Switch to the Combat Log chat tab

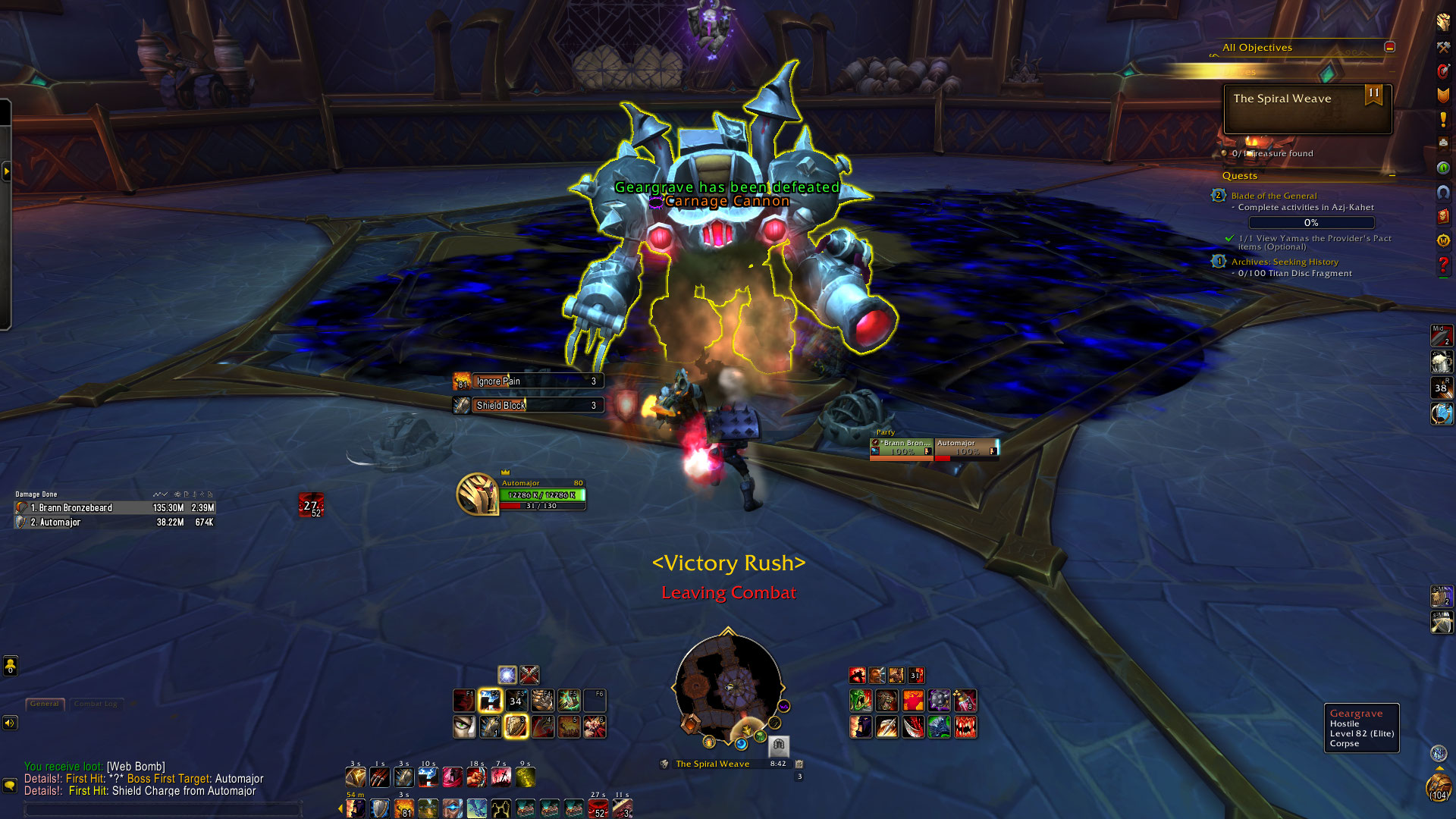tap(95, 704)
